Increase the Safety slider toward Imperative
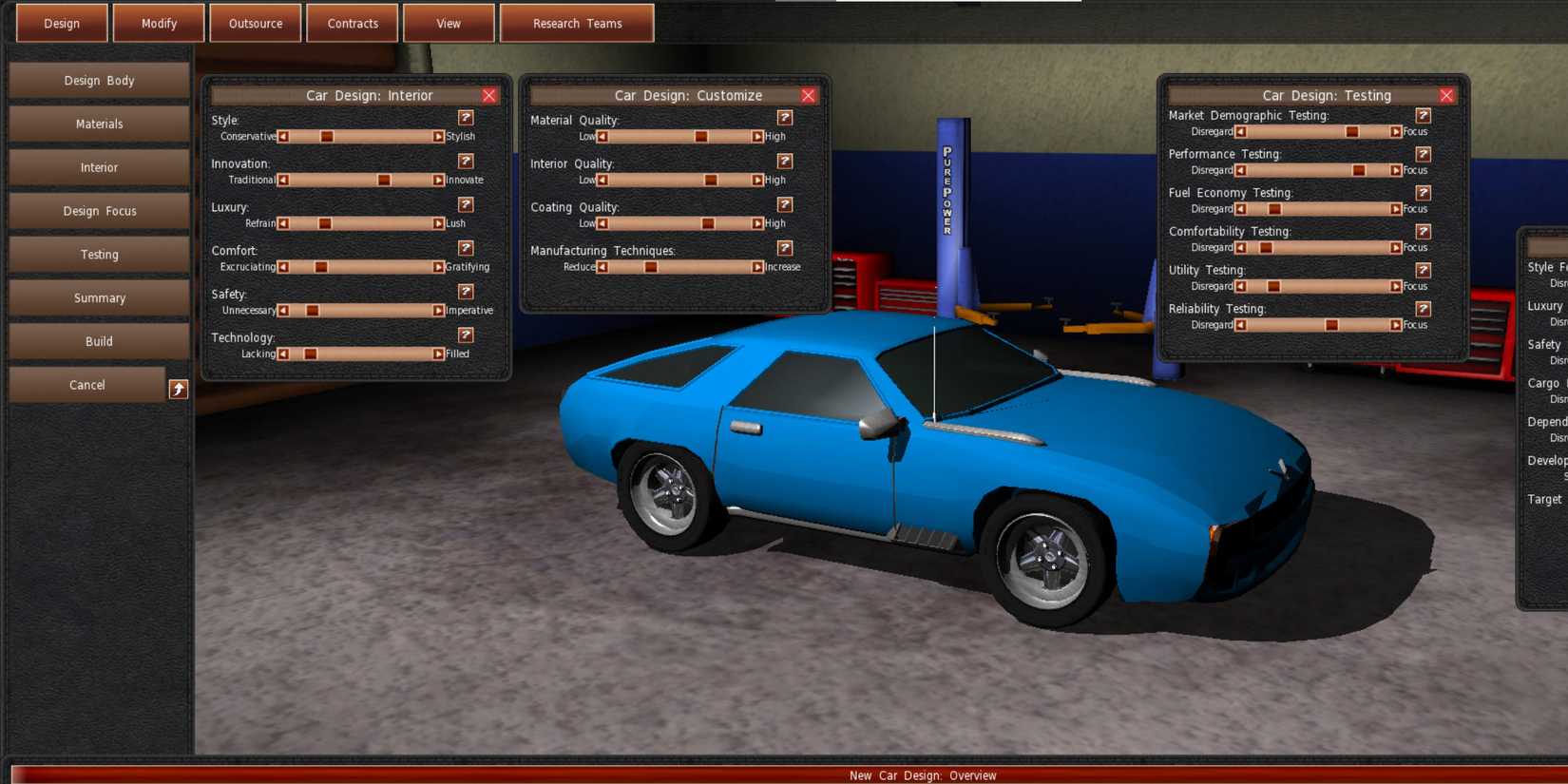 tap(438, 310)
